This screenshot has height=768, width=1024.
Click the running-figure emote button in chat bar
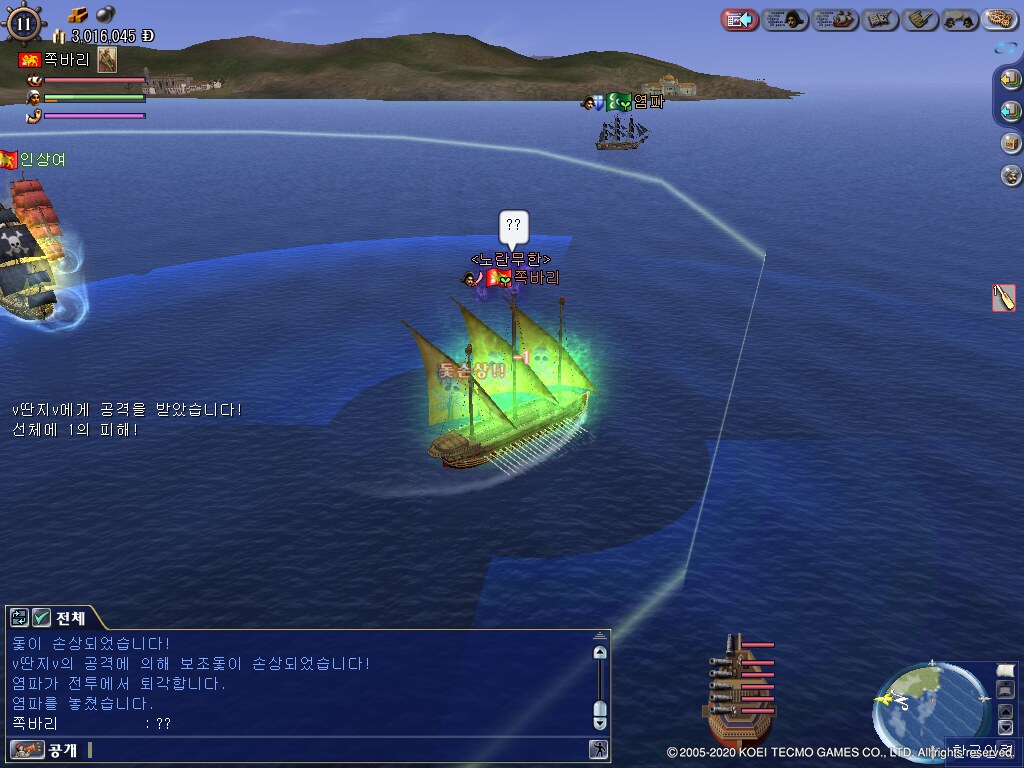tap(598, 749)
